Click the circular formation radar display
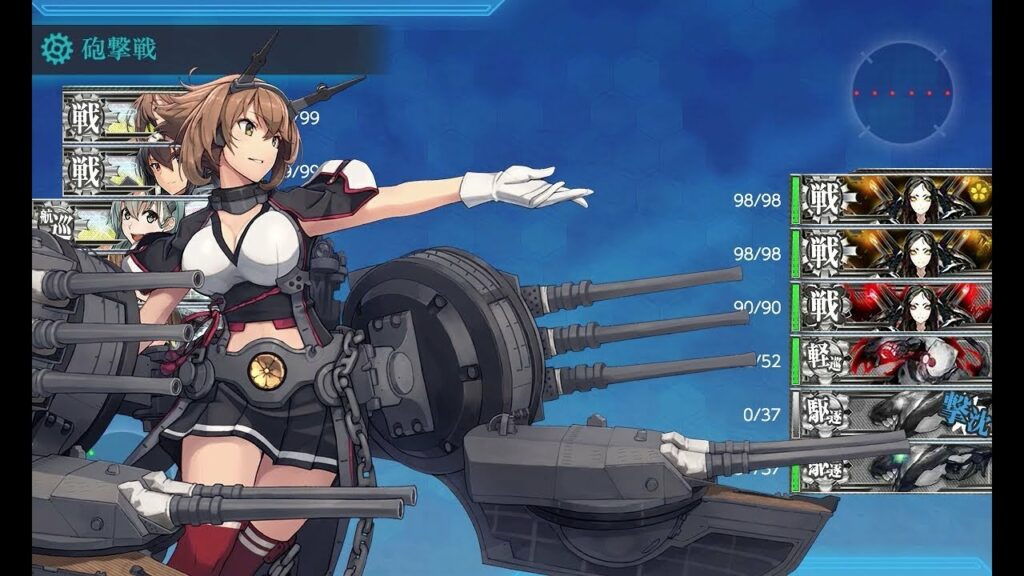This screenshot has width=1024, height=576. pos(902,93)
